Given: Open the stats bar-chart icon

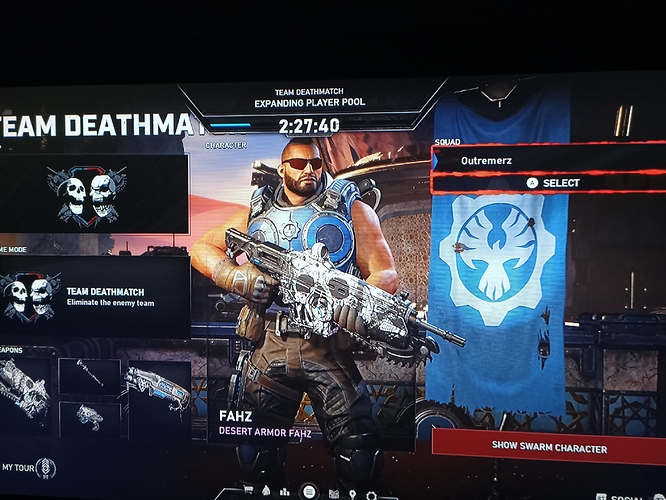Looking at the screenshot, I should 285,491.
